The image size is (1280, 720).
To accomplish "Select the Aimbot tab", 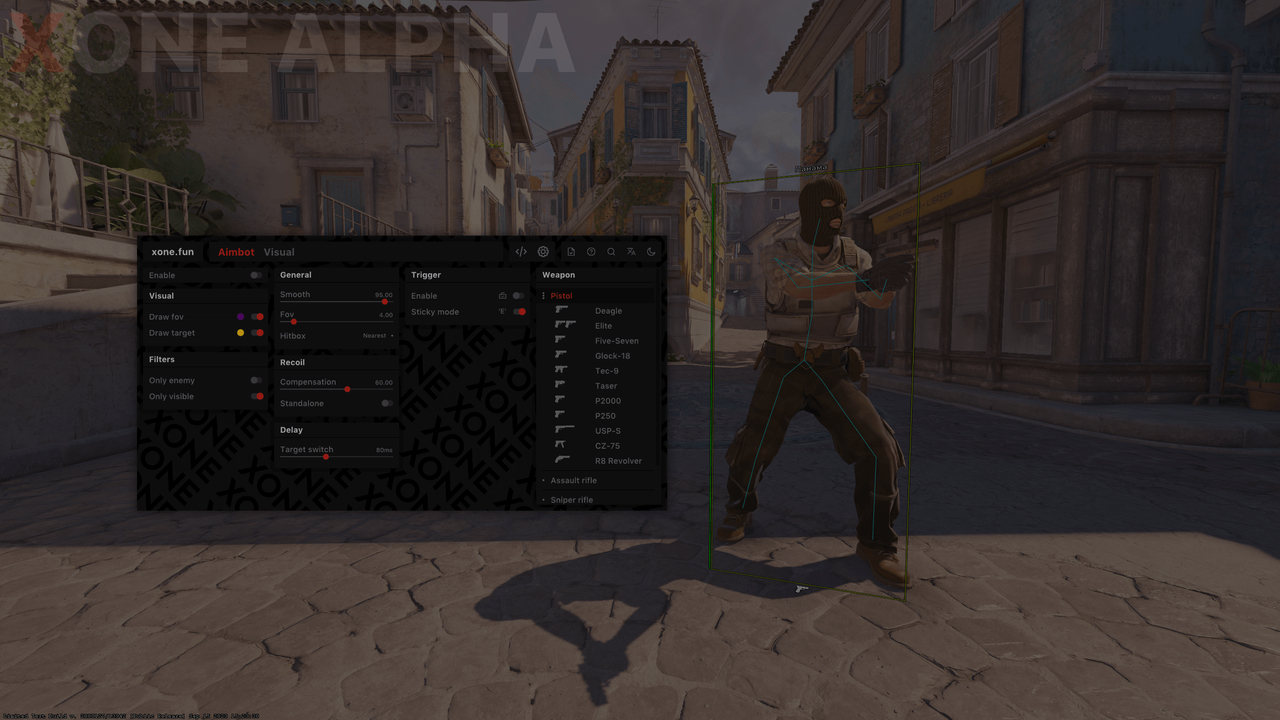I will click(x=236, y=251).
